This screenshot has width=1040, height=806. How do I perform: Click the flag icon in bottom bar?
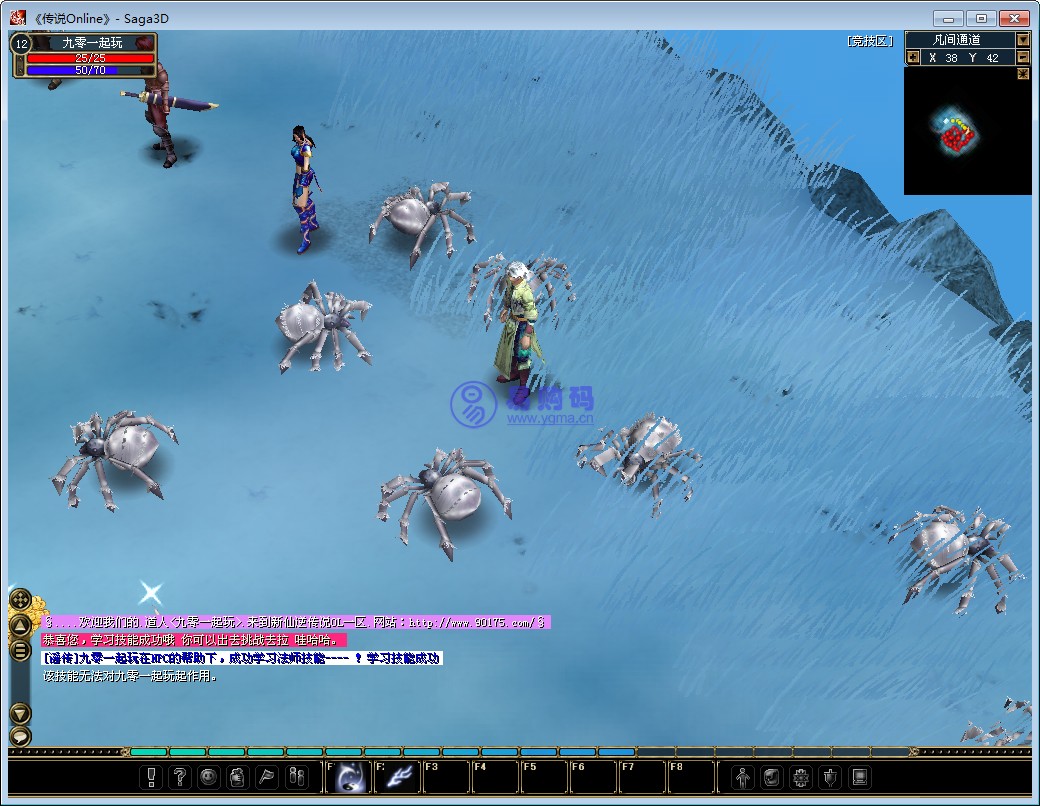point(267,777)
